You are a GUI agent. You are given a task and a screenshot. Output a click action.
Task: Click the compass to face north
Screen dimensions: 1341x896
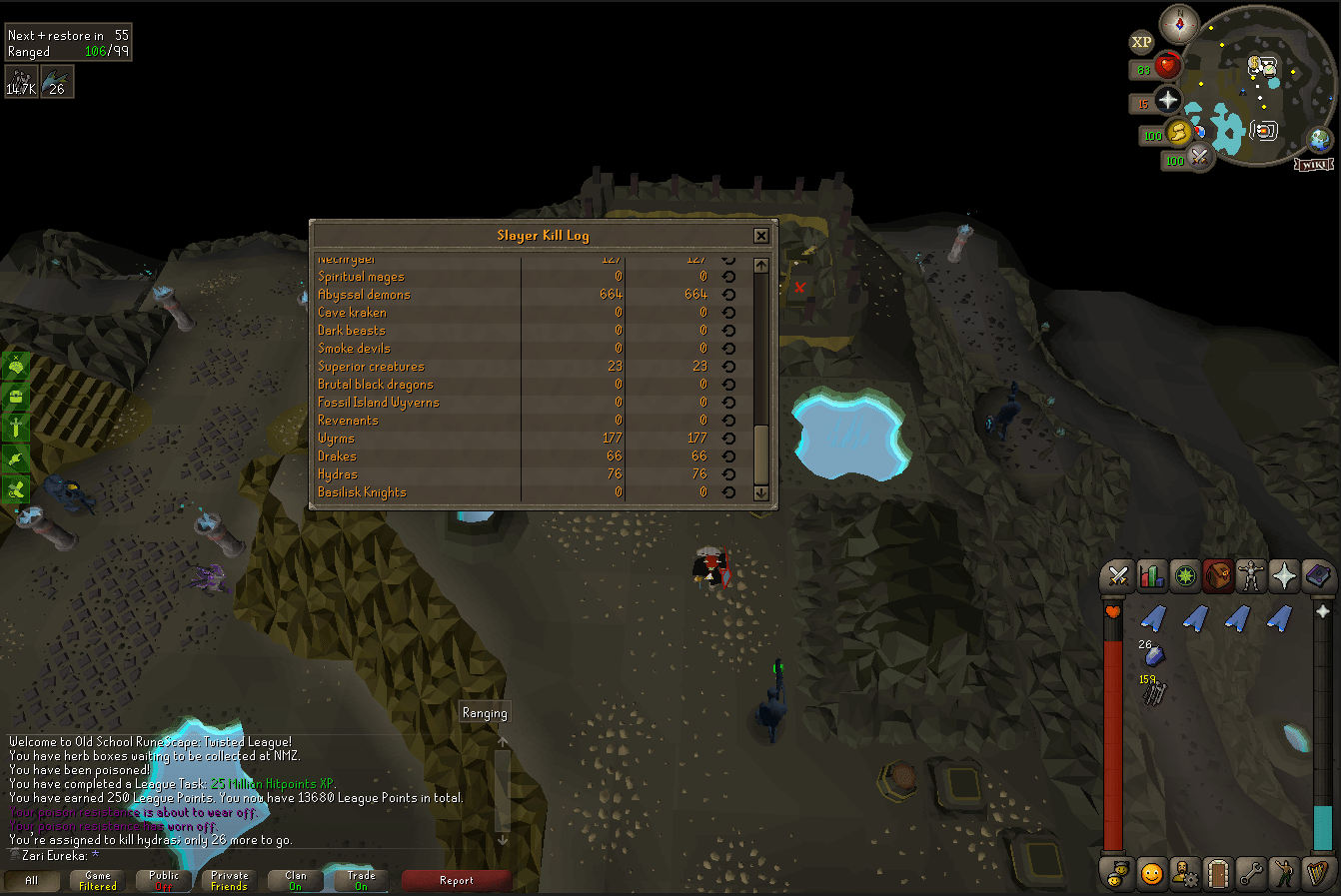1179,25
